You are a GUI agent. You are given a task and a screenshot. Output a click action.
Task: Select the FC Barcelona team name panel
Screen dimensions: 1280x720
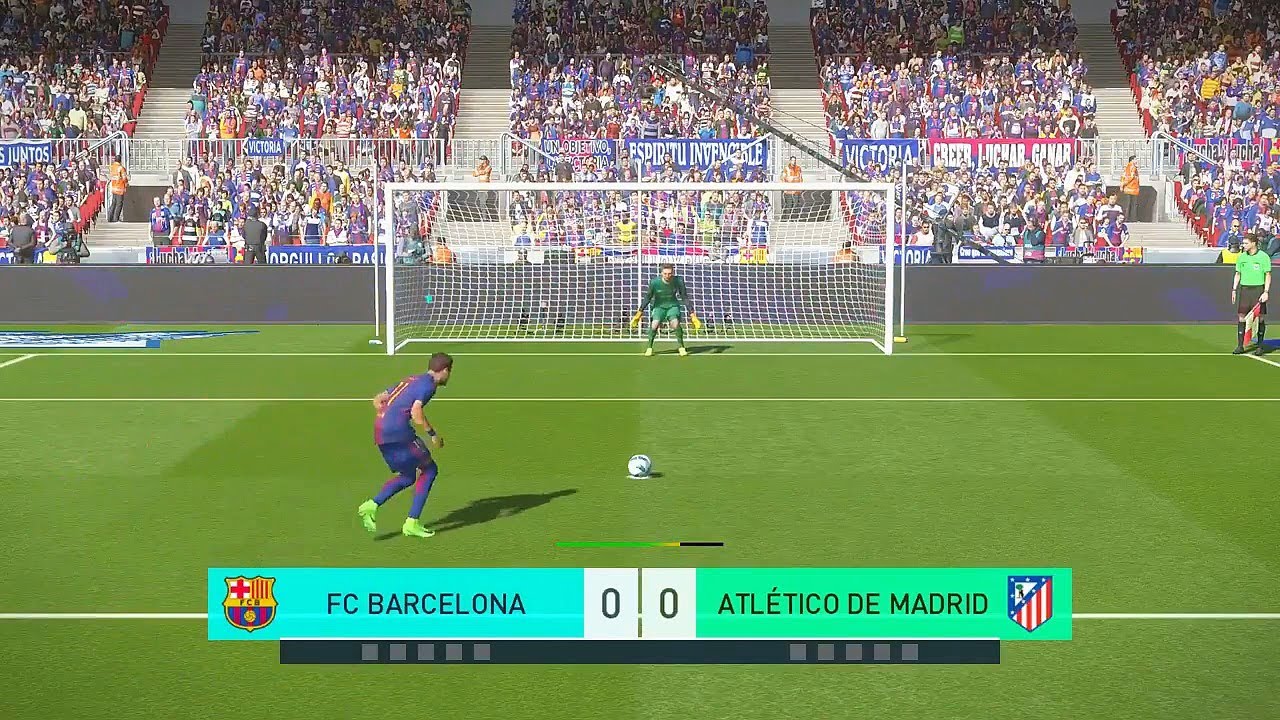tap(425, 604)
